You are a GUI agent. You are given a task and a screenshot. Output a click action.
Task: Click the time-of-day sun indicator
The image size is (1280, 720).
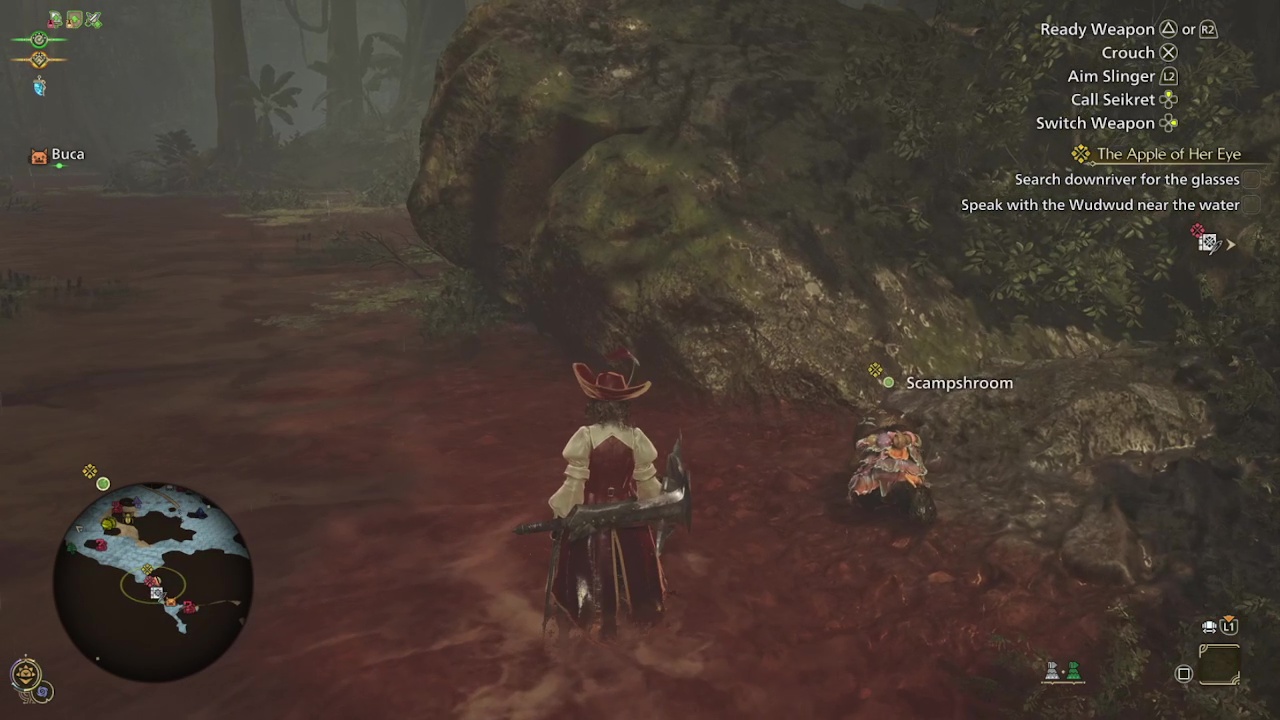(x=26, y=673)
